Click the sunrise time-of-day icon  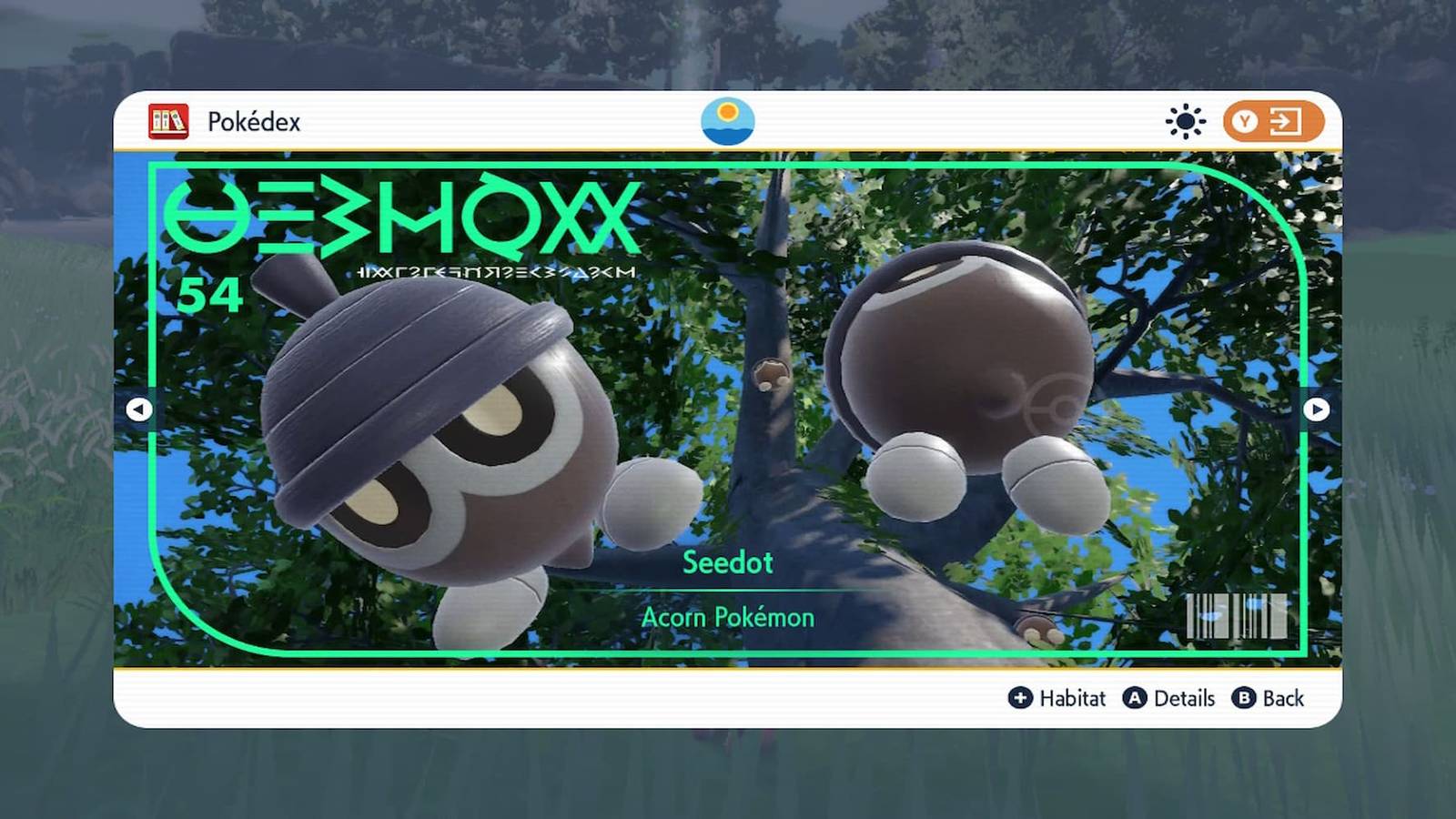click(727, 121)
